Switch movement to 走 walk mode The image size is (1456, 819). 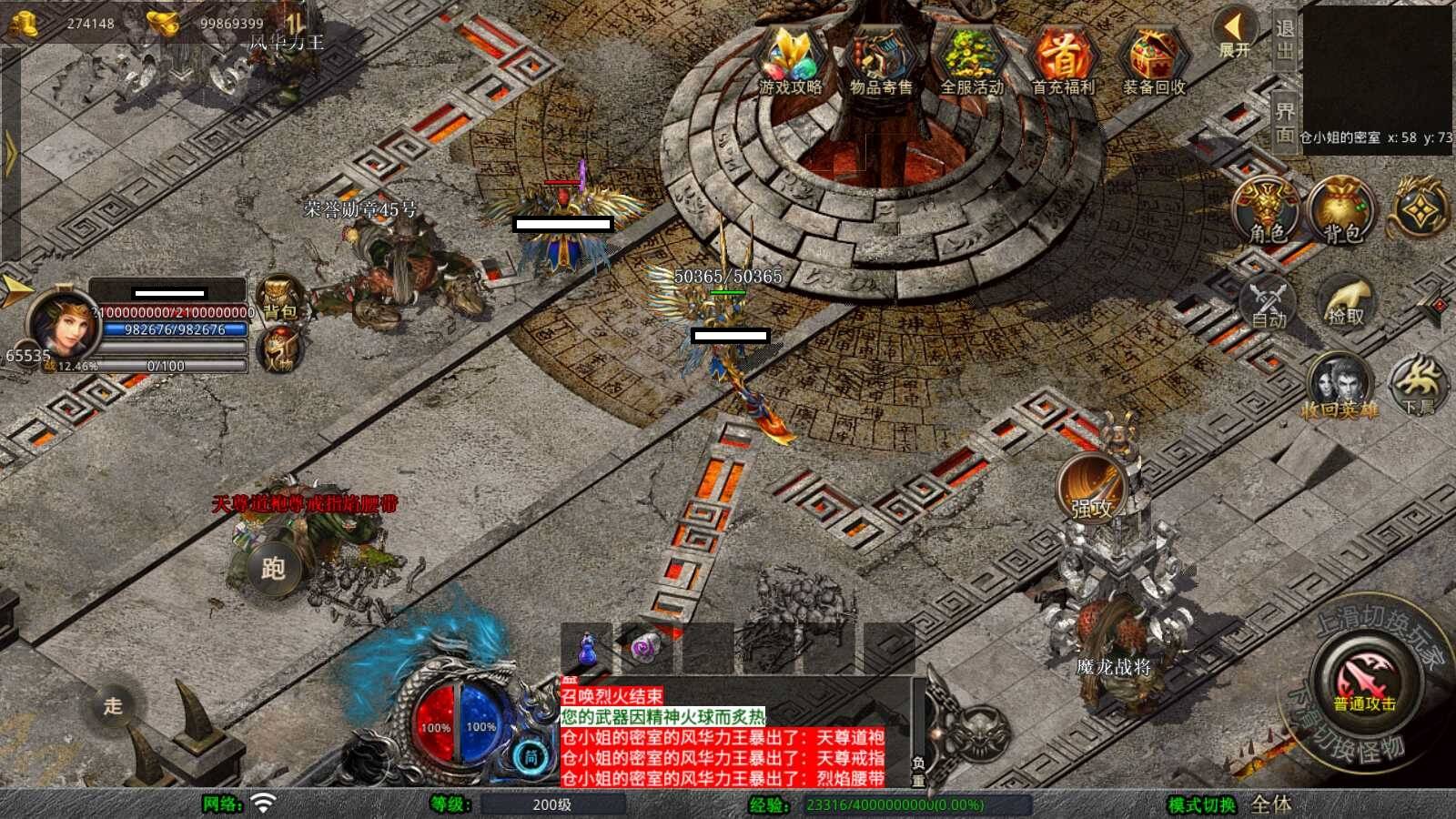point(113,705)
